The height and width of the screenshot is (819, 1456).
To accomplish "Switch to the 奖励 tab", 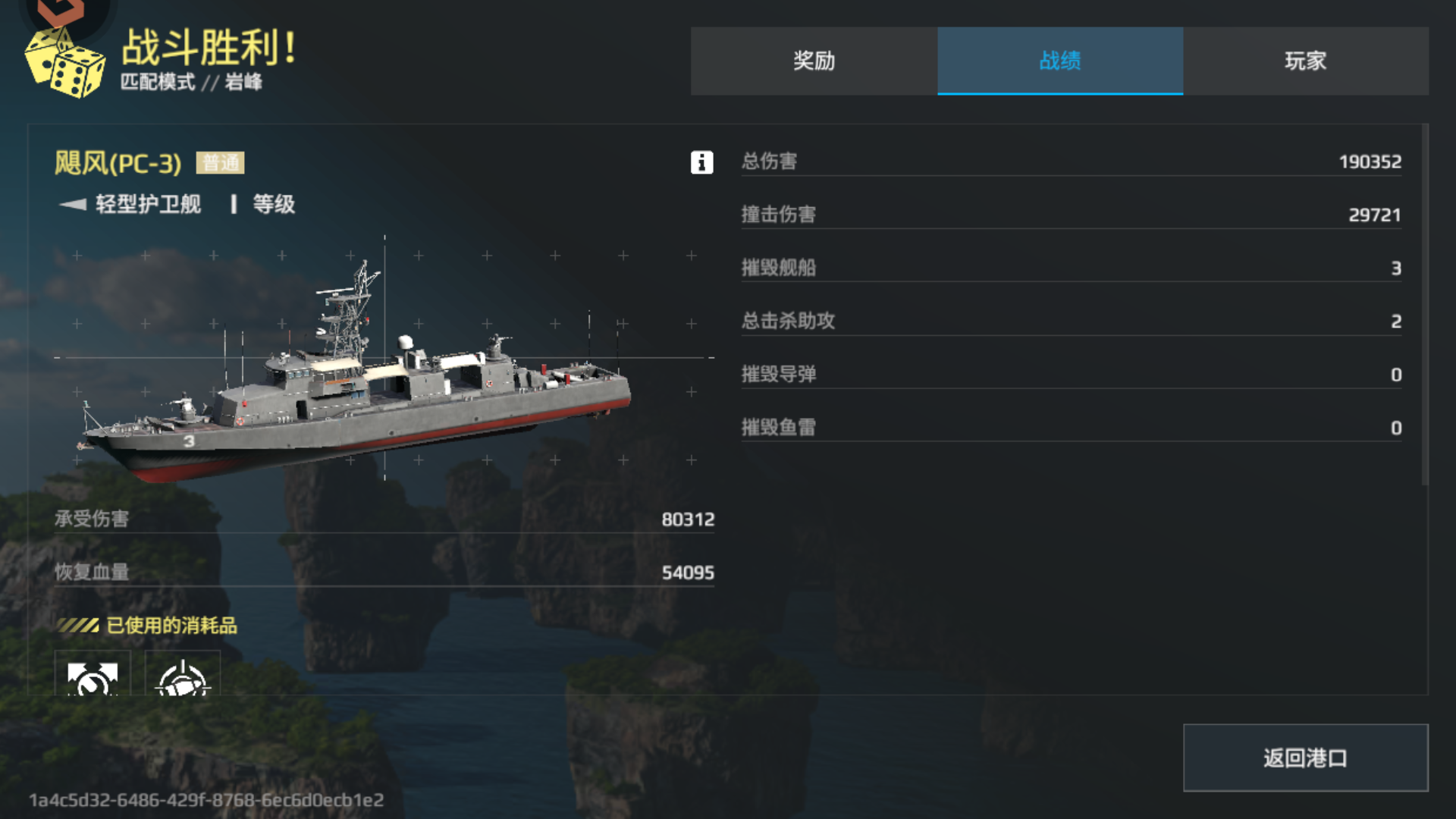I will point(813,61).
